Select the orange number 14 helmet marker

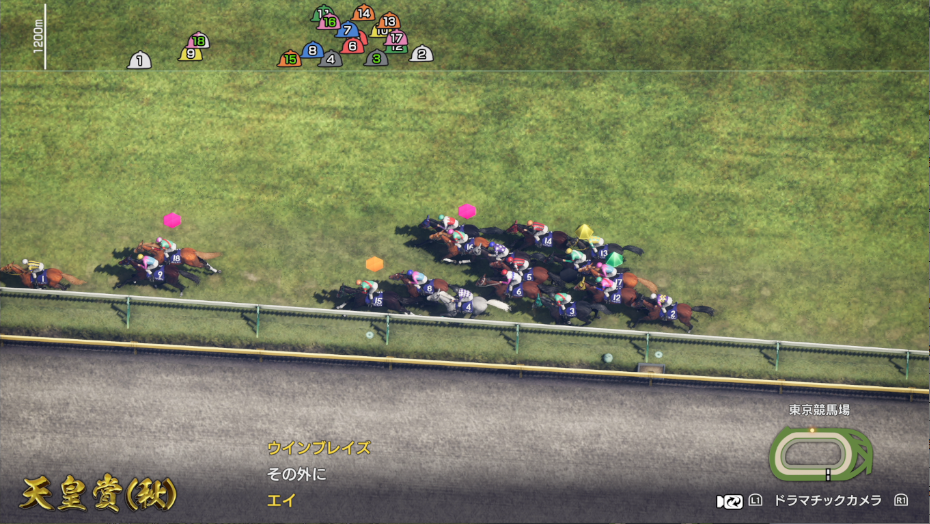(364, 14)
